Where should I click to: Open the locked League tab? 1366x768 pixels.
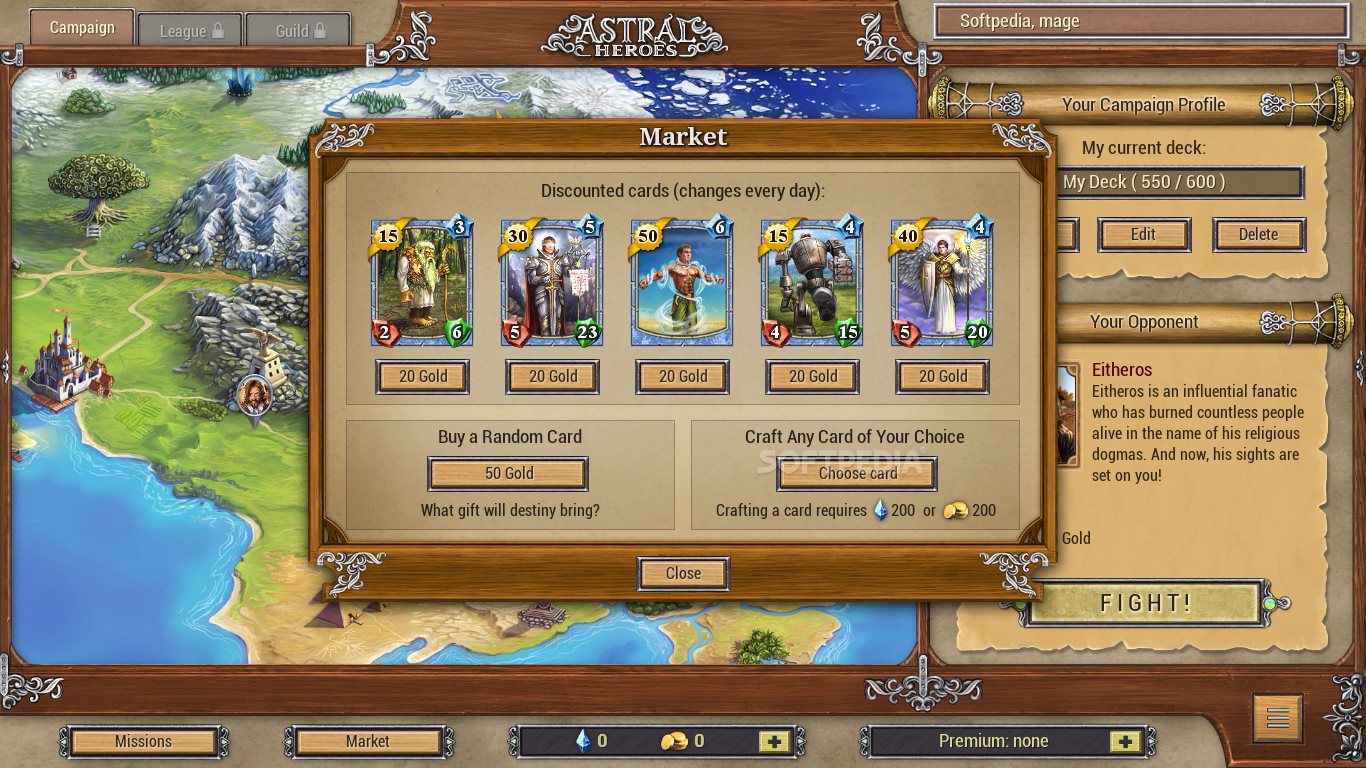[x=190, y=31]
